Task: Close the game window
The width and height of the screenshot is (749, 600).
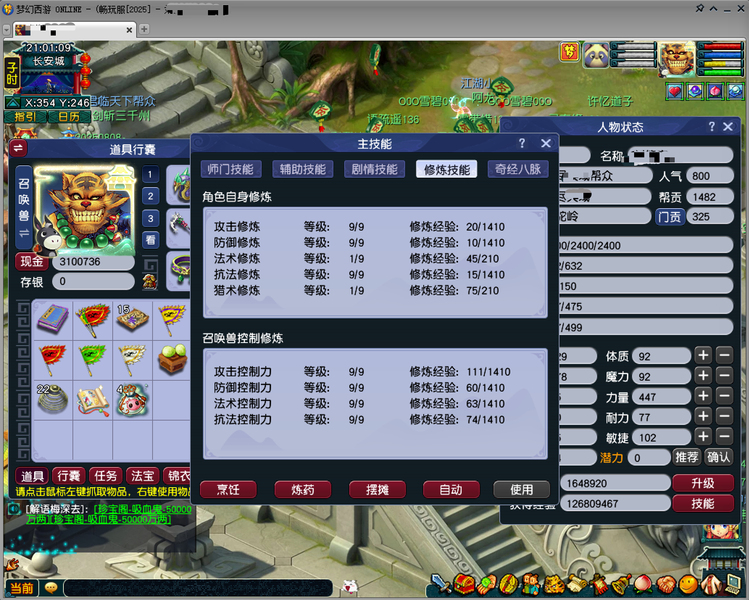Action: click(737, 9)
